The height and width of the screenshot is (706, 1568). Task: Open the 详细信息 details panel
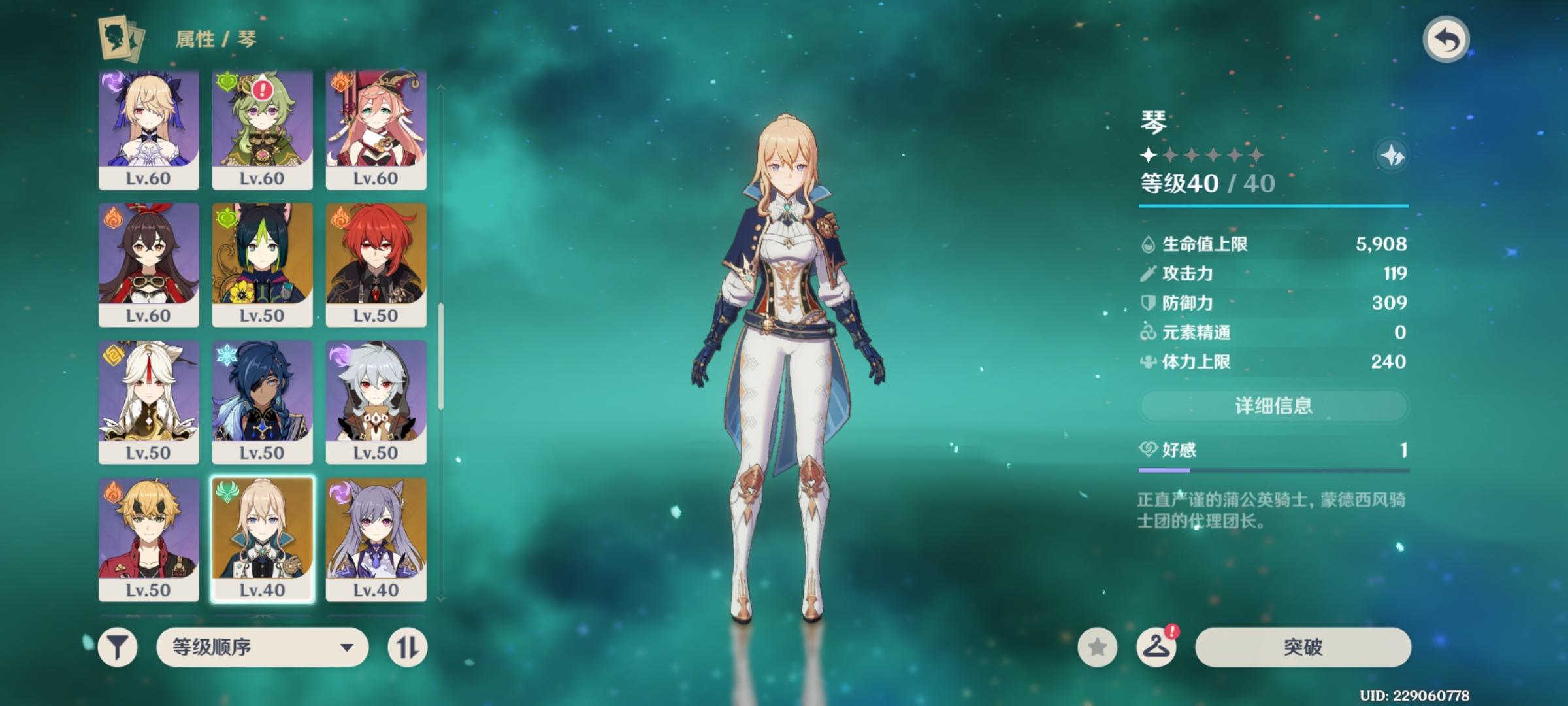coord(1273,406)
